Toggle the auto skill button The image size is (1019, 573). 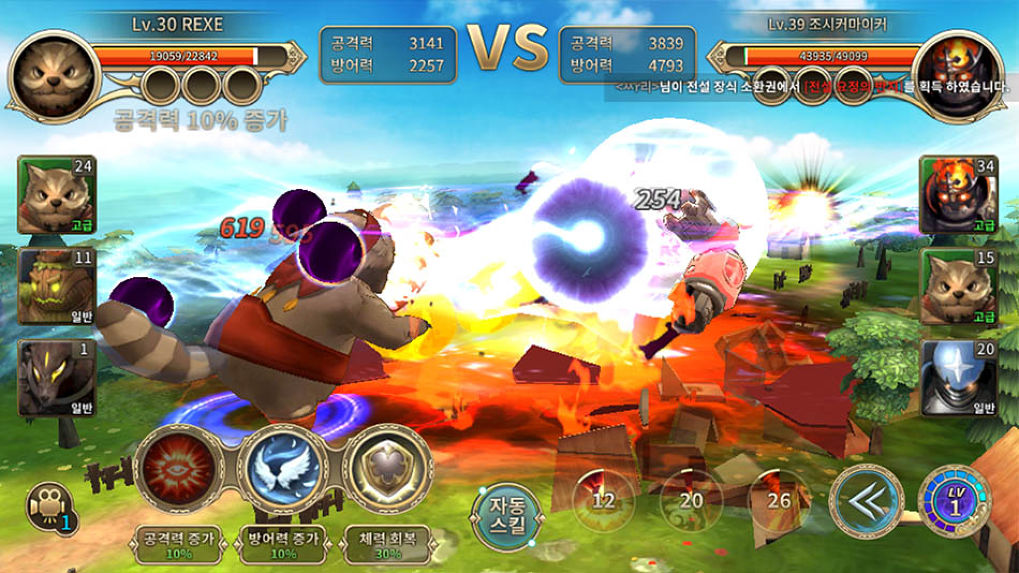509,515
